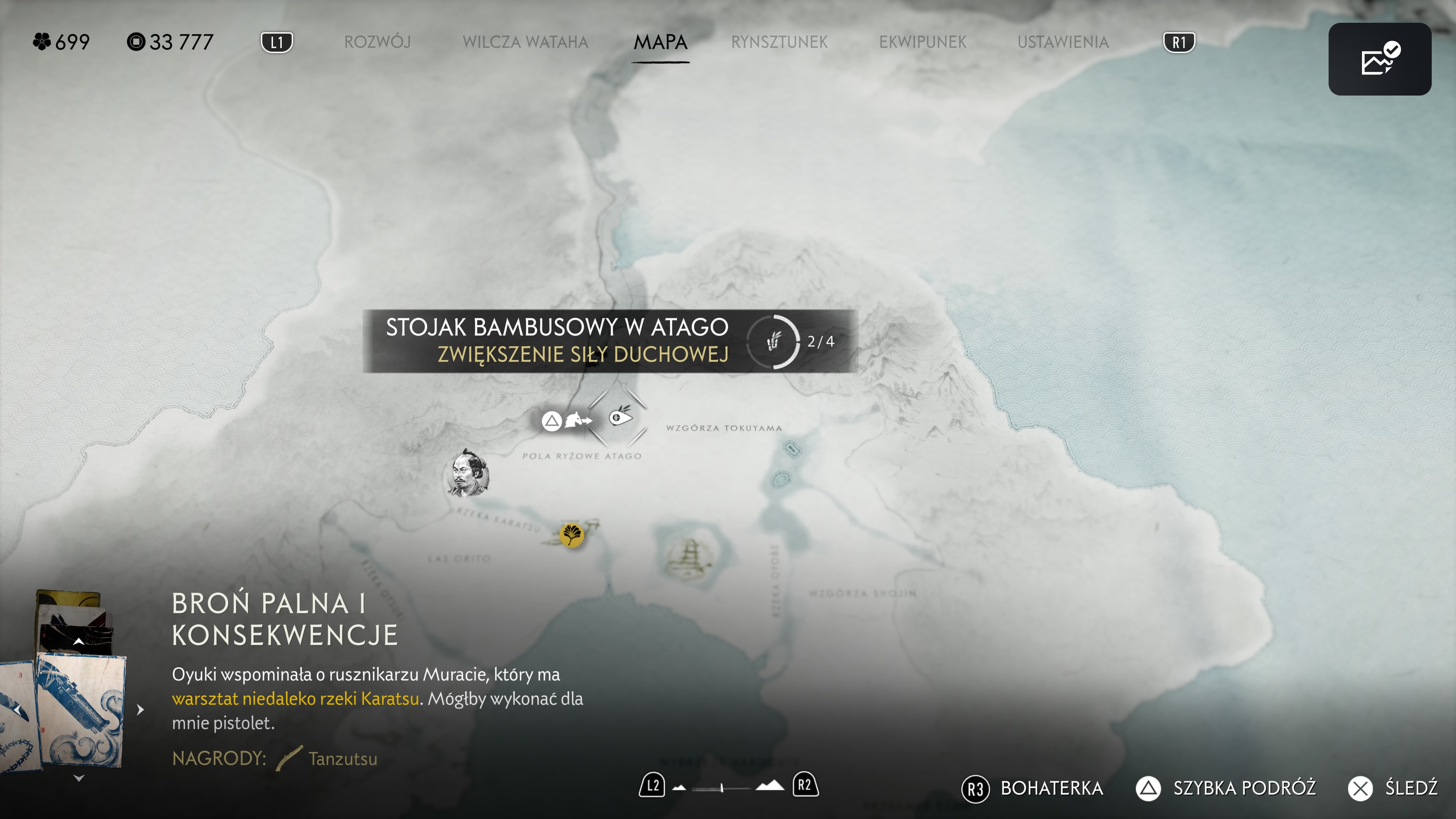The image size is (1456, 819).
Task: Select the bamboo stand marker in Atago
Action: 620,417
